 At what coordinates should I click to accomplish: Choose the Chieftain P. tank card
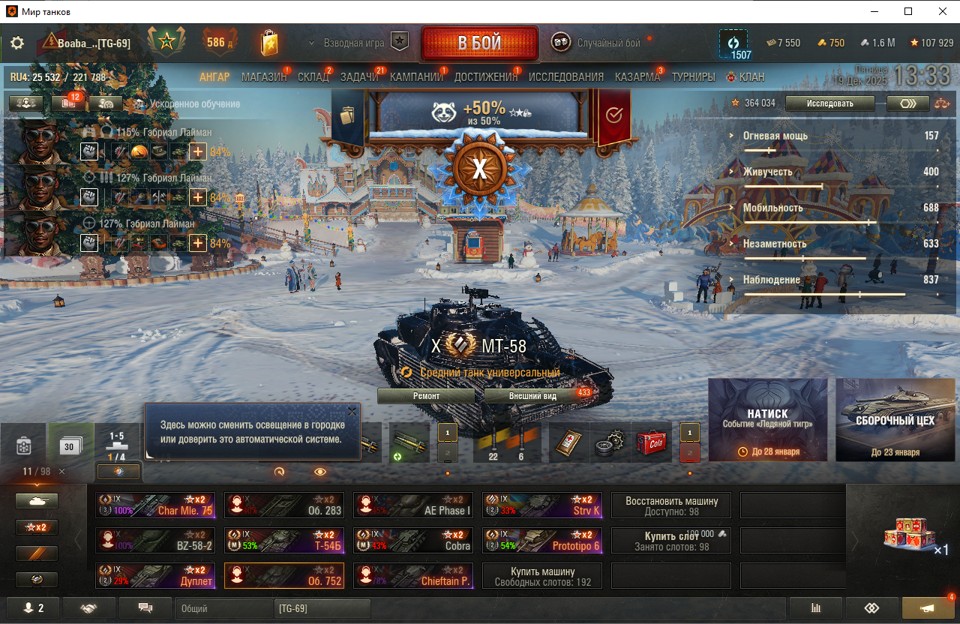click(413, 576)
